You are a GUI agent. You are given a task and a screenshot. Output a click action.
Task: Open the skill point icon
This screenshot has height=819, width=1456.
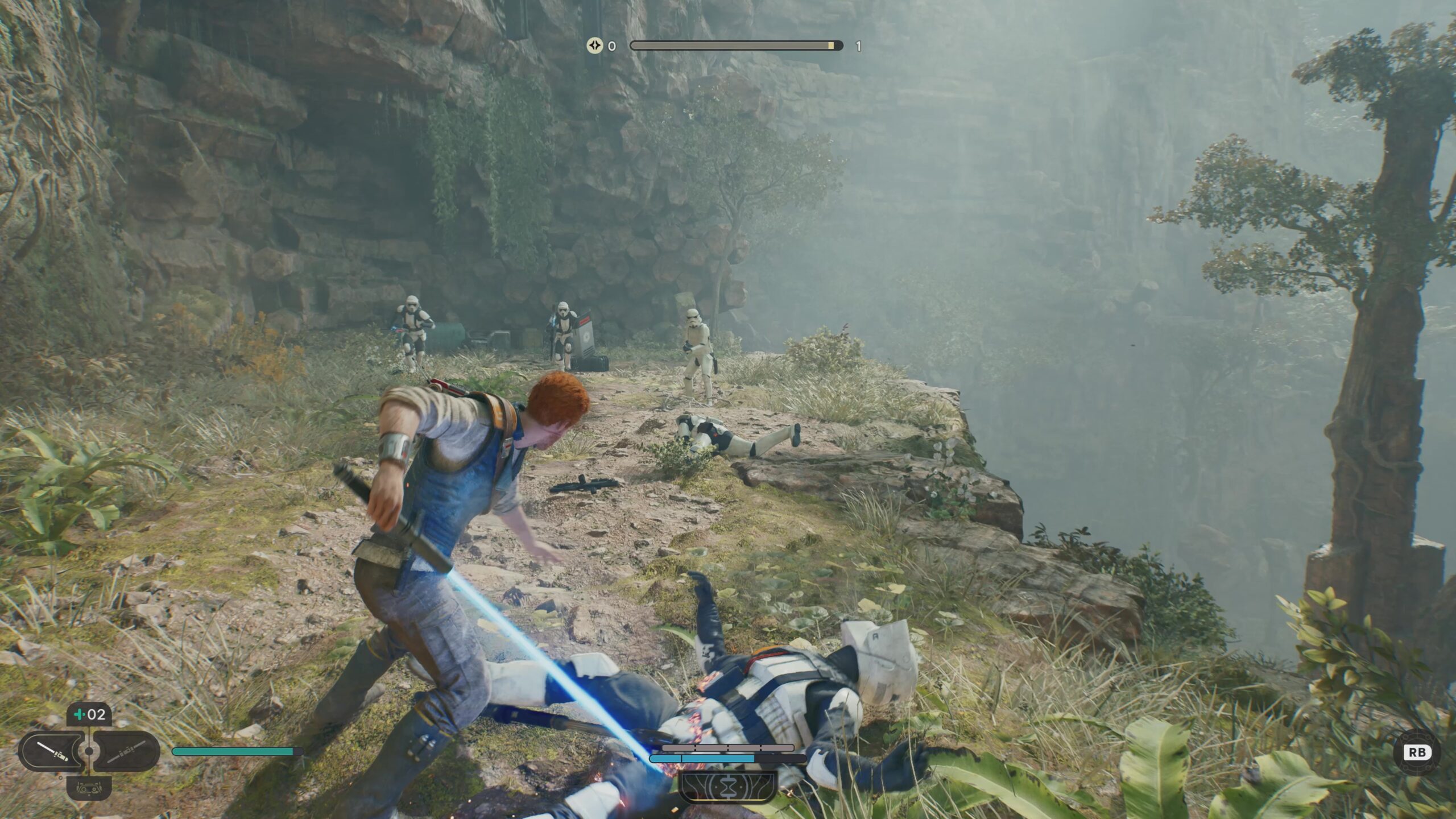[x=594, y=45]
